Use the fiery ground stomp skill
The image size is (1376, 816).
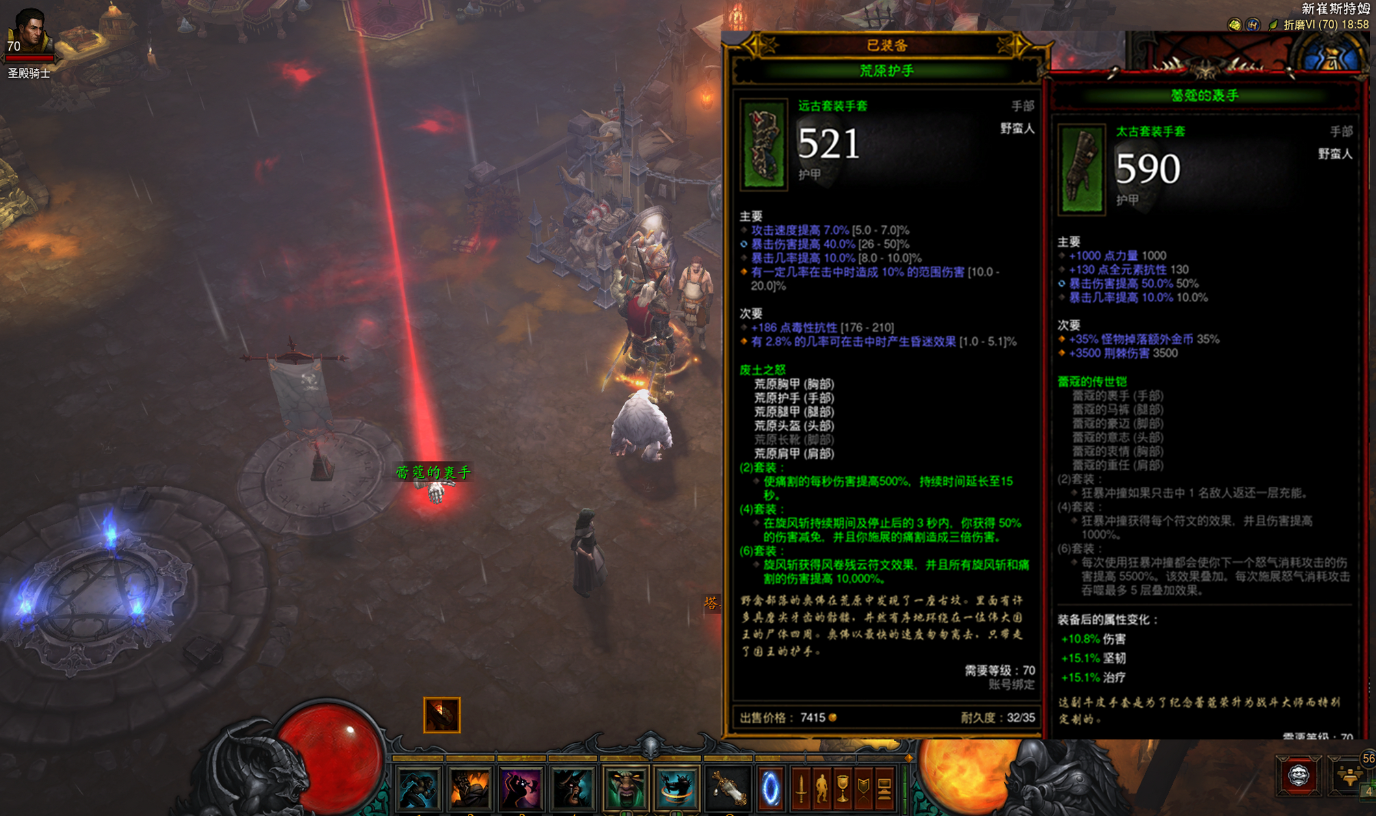click(470, 789)
